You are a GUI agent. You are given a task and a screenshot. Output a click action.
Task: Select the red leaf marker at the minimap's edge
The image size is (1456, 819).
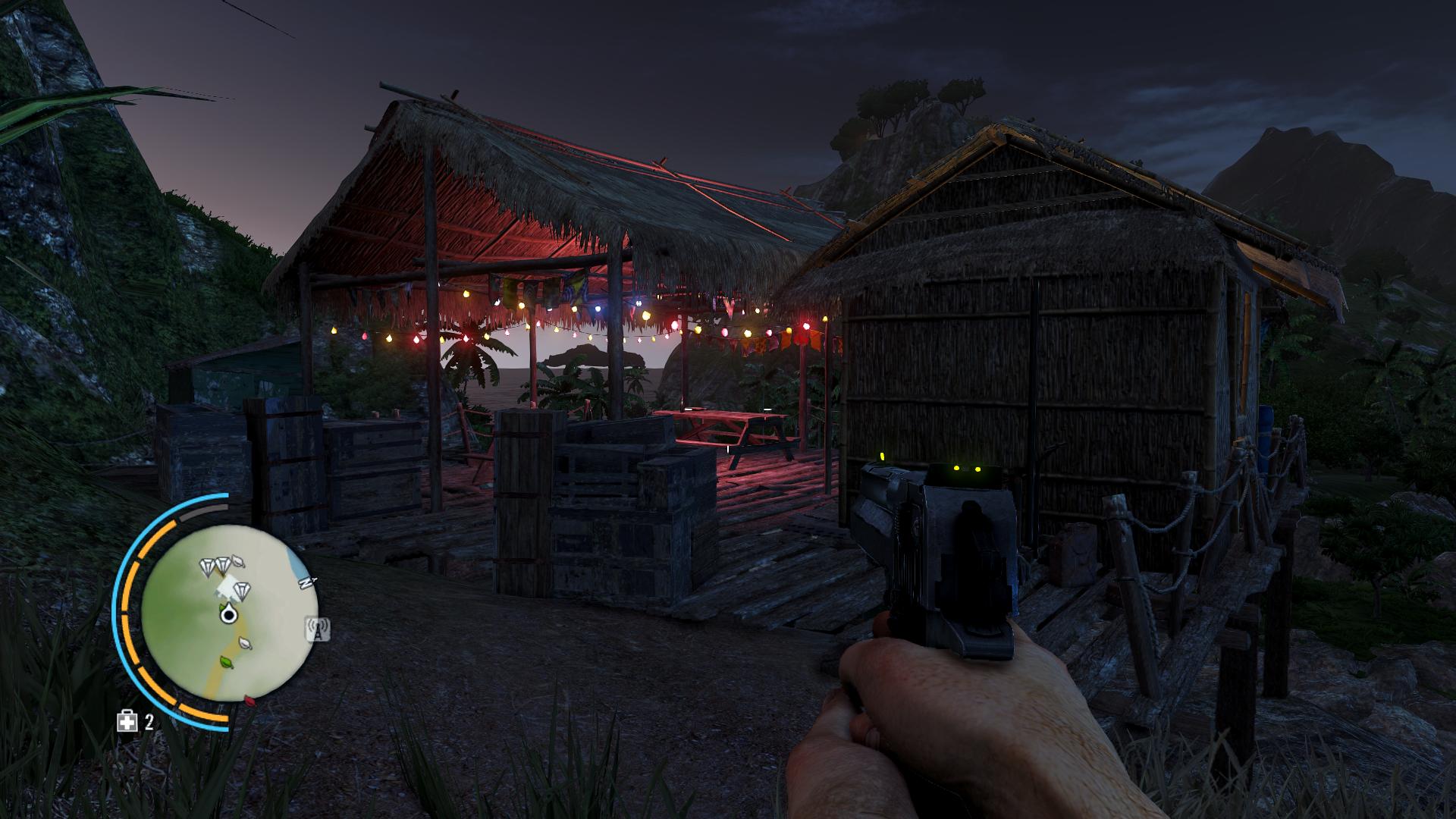pos(248,700)
